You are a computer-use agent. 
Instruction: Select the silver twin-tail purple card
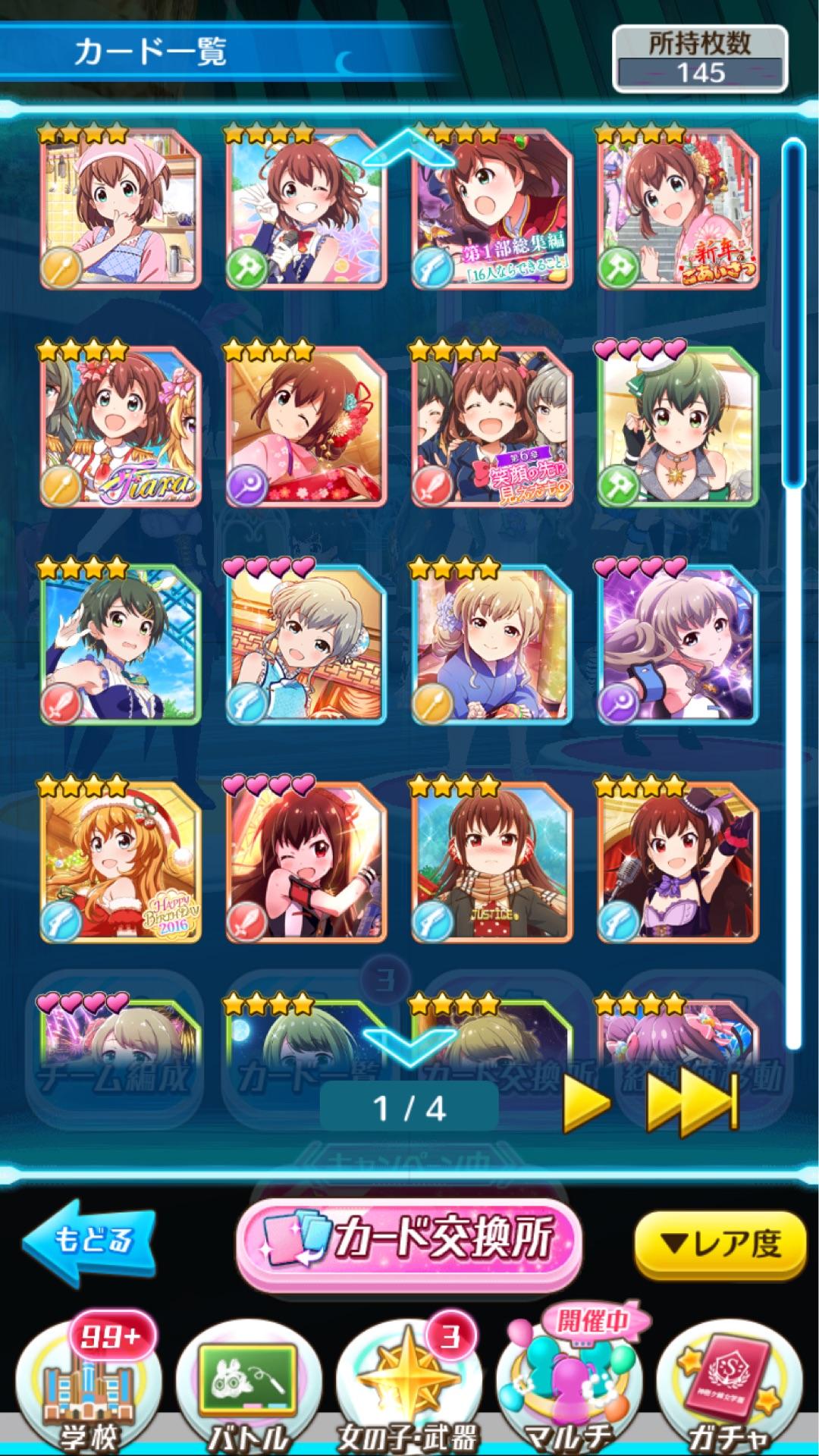[677, 644]
